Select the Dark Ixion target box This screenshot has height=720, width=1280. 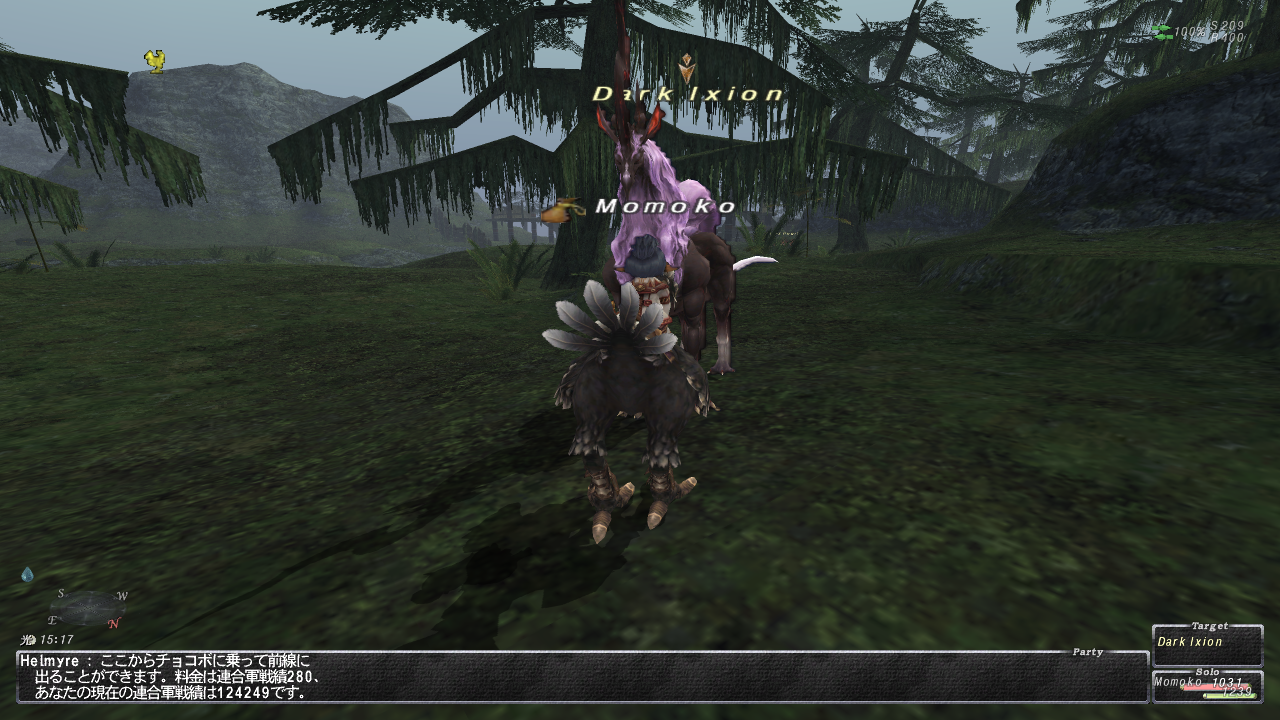(1207, 645)
